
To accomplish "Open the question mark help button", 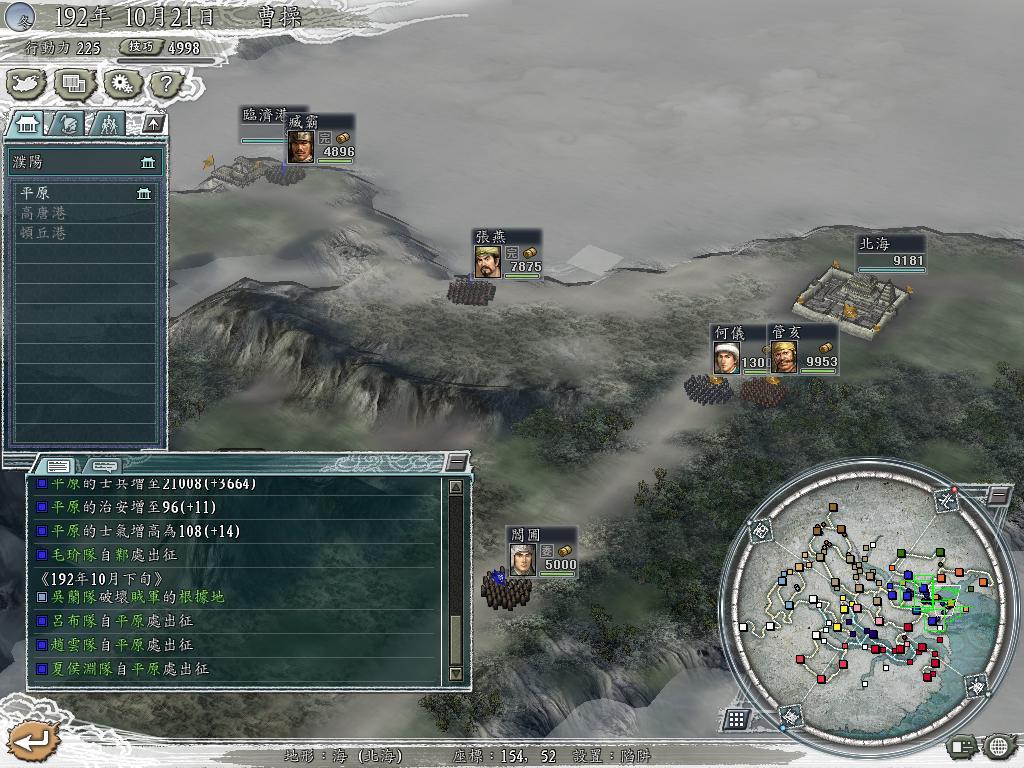I will (167, 84).
